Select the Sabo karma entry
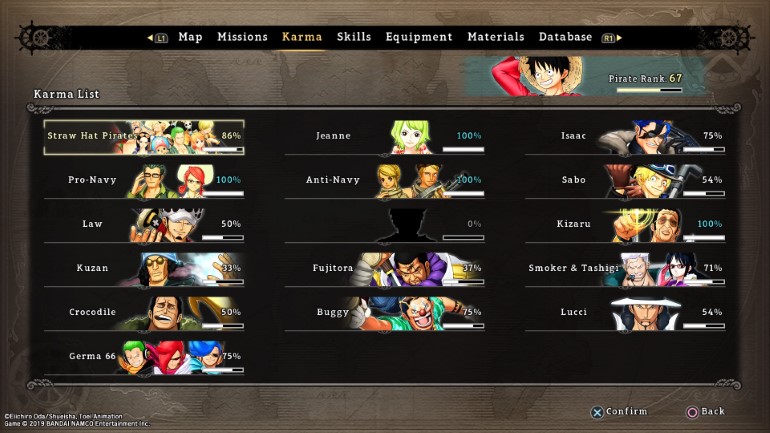 pos(626,180)
